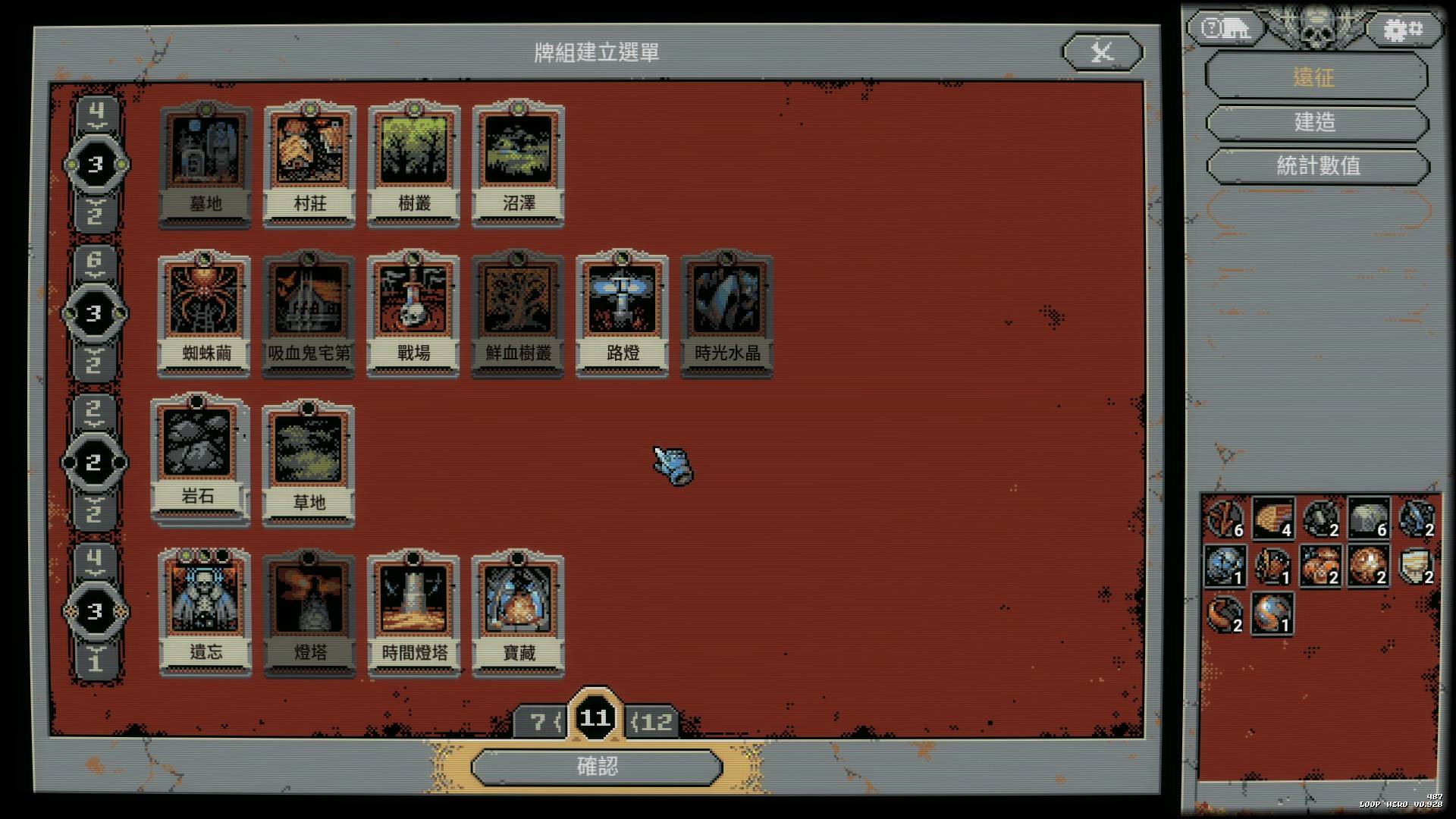
Task: Toggle the 時間燈塔 temporal beacon card
Action: [414, 613]
